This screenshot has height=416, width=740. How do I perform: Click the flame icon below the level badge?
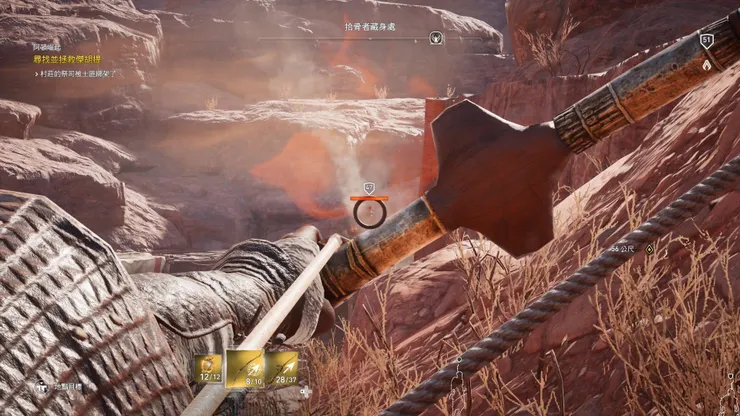[707, 63]
